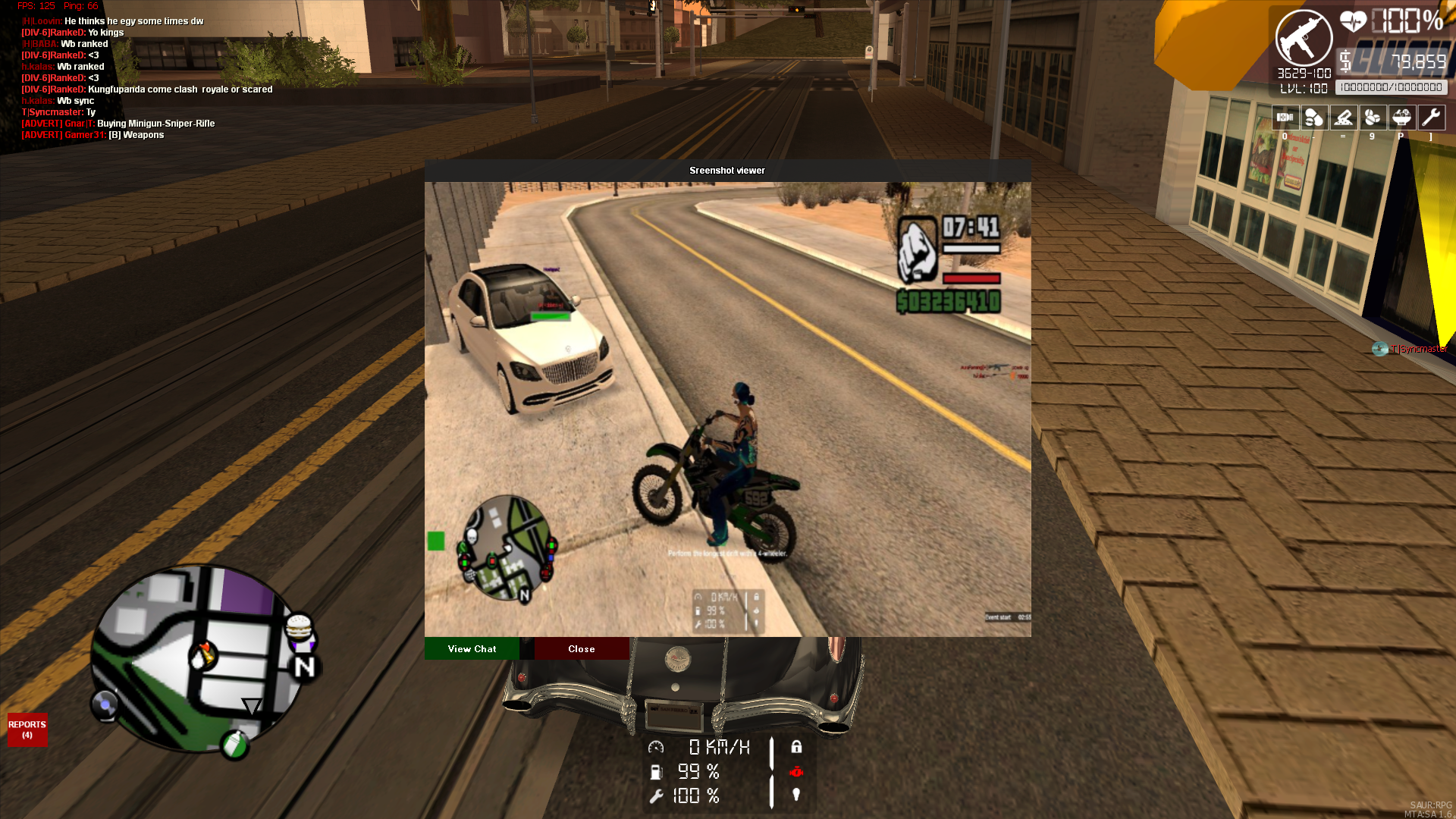The width and height of the screenshot is (1456, 819).
Task: Use the powder drug item slot
Action: click(x=1343, y=118)
